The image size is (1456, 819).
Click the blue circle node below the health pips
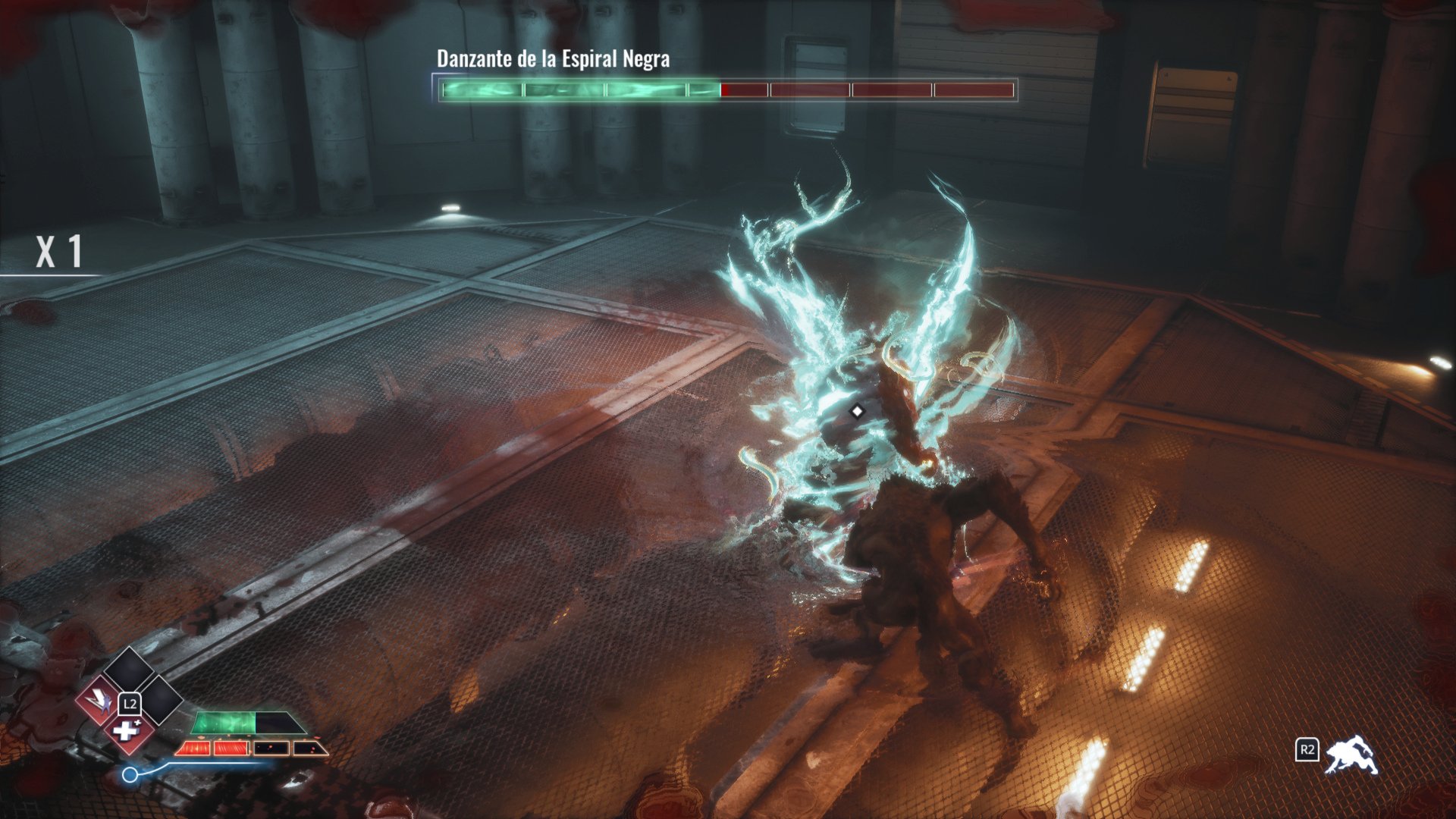[130, 773]
